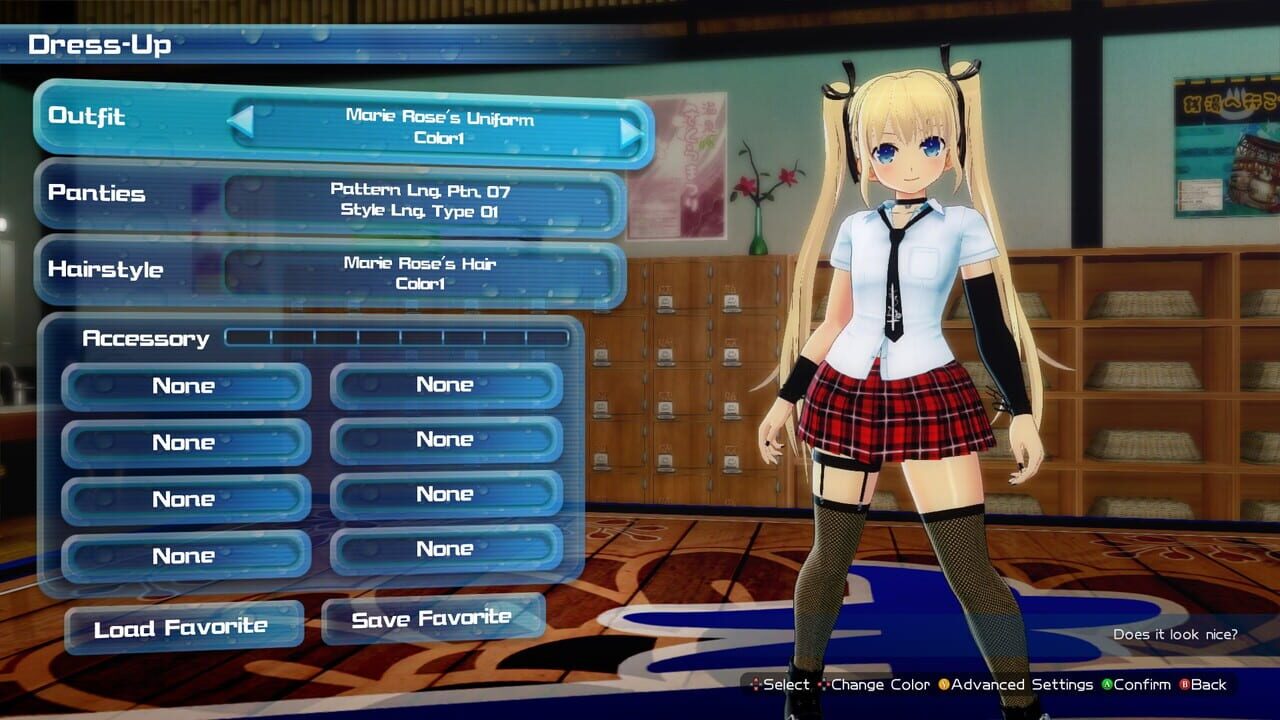Click the Dress-Up header

pyautogui.click(x=100, y=43)
